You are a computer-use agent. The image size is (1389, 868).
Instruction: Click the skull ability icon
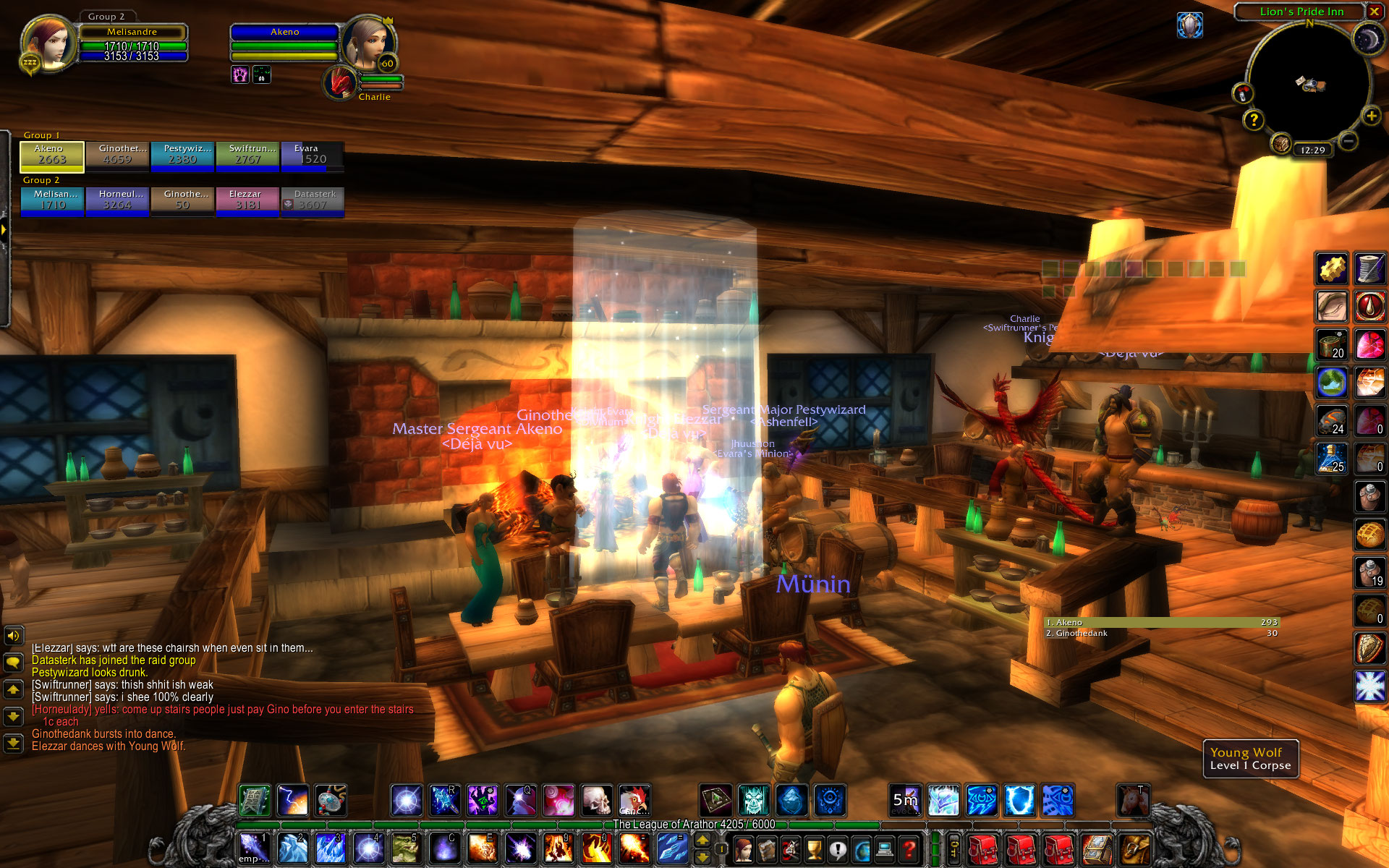(597, 800)
